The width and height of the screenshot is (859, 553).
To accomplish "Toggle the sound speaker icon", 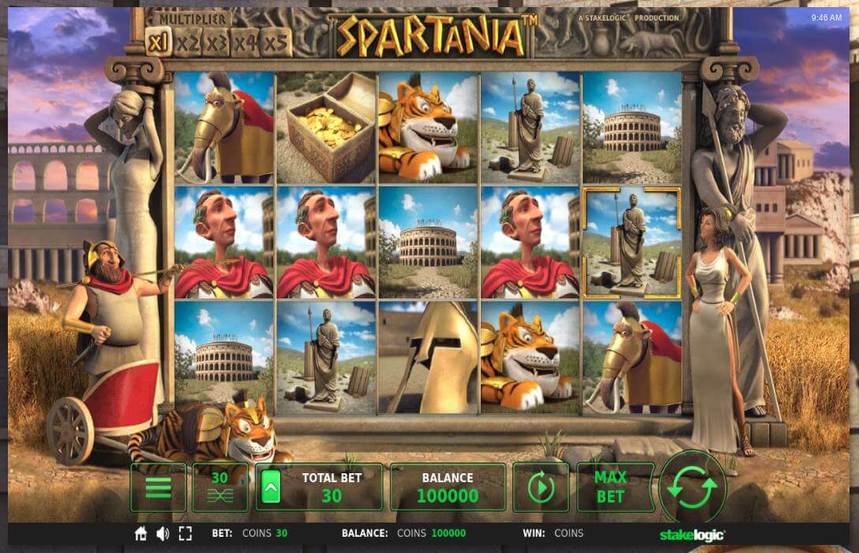I will (x=162, y=534).
